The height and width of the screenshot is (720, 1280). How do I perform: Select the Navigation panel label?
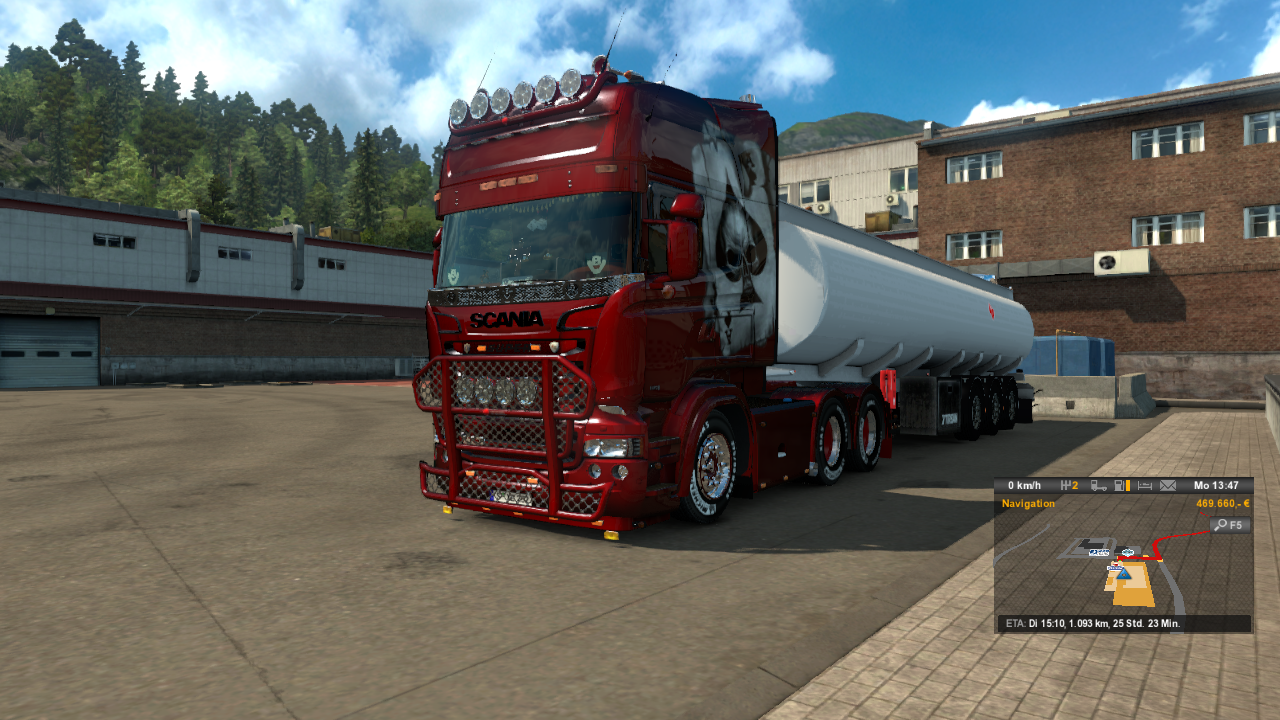click(x=1028, y=503)
